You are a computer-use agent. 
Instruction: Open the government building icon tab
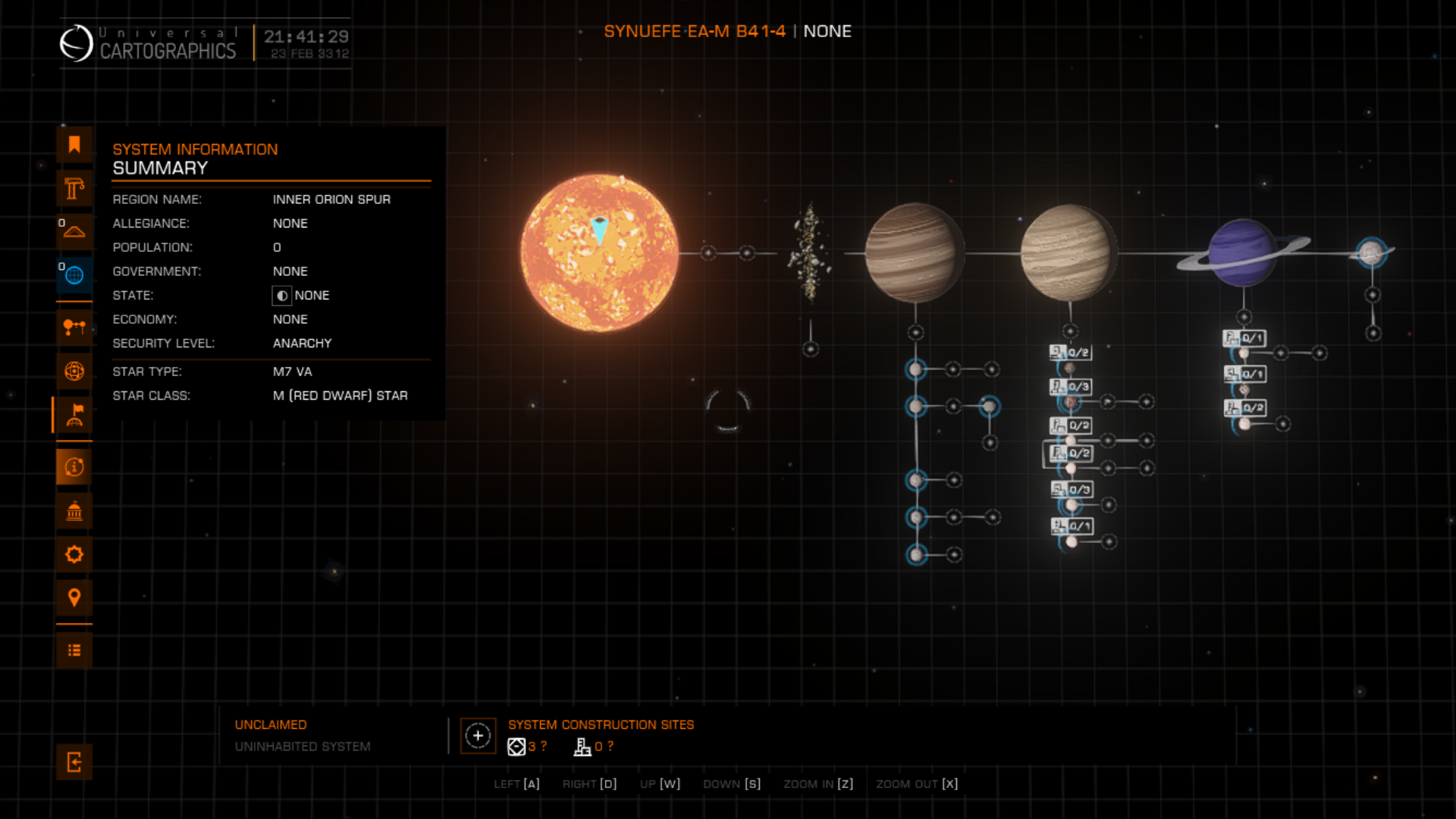[x=74, y=511]
